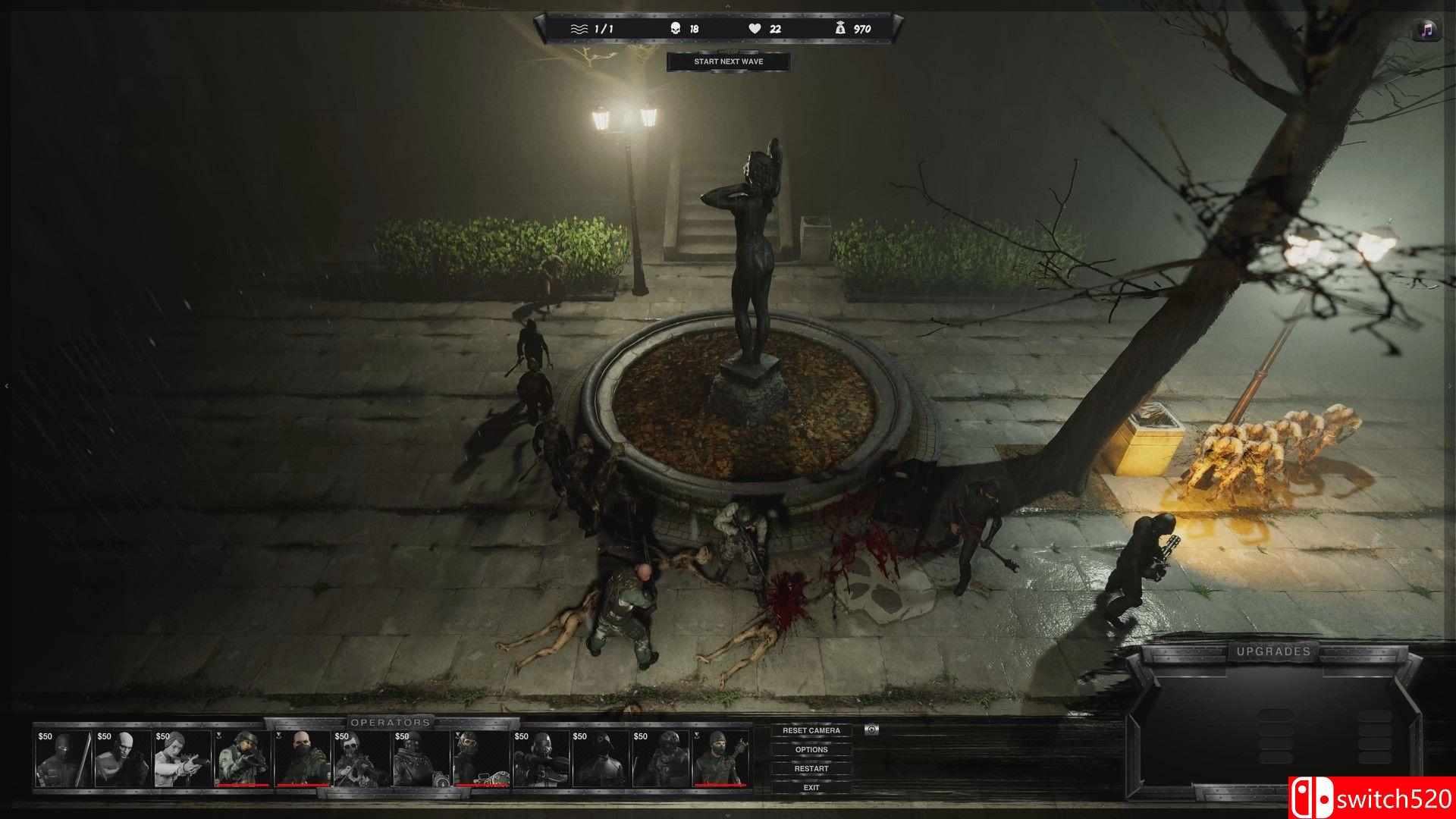Switch to the UPGRADES panel
1456x819 pixels.
pyautogui.click(x=1275, y=651)
